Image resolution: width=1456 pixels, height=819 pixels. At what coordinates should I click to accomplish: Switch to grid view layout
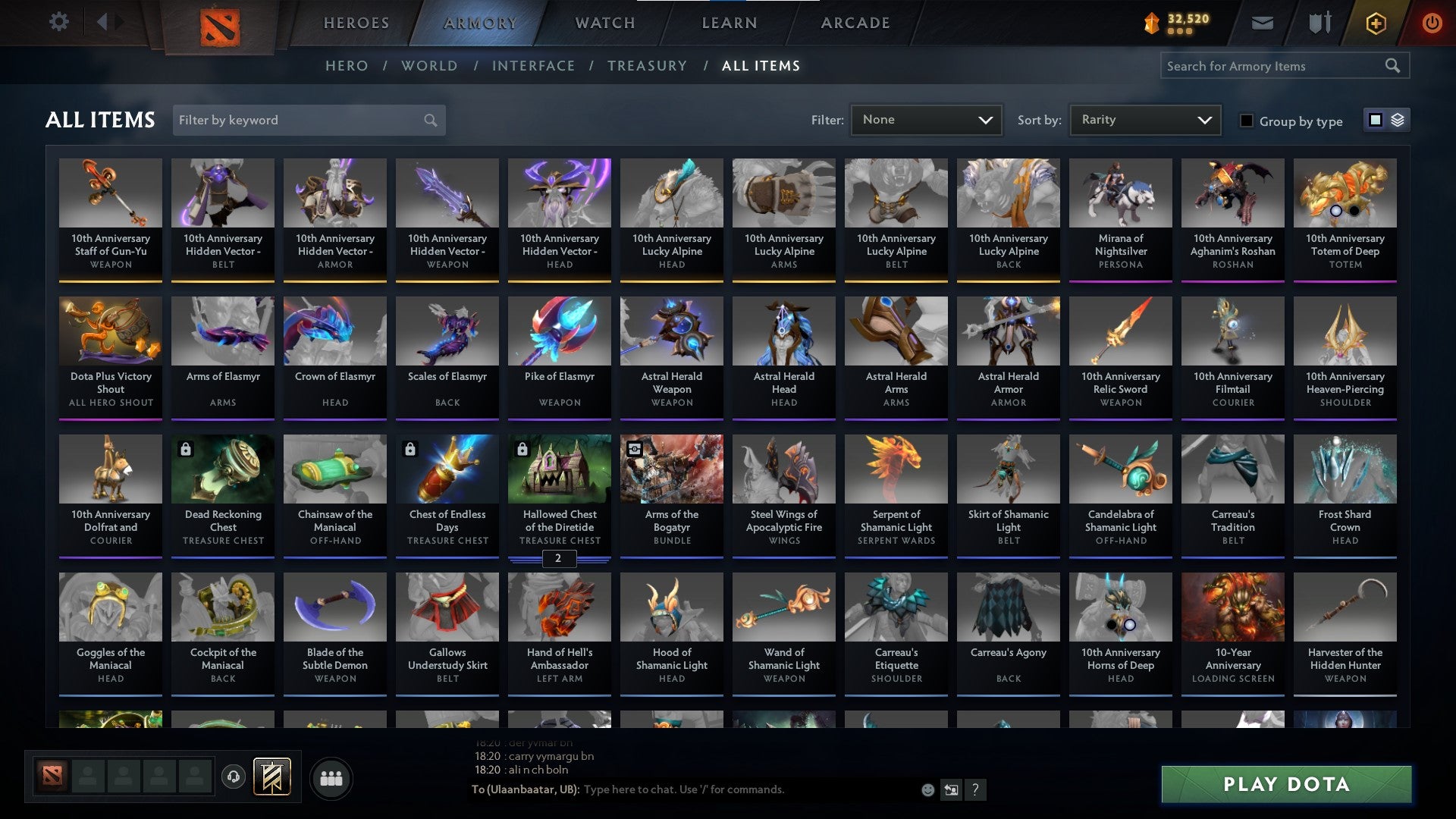click(x=1375, y=120)
